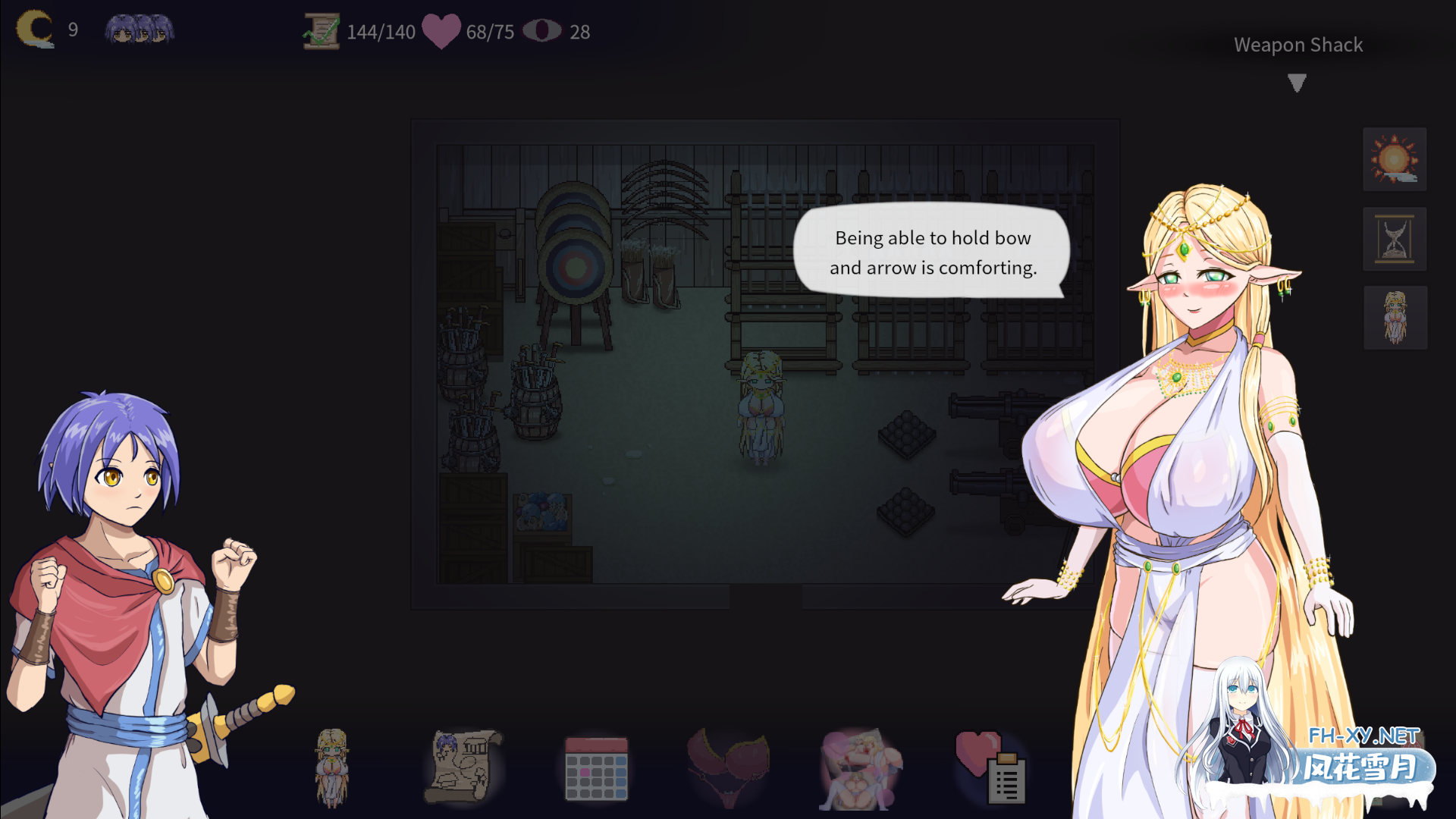The width and height of the screenshot is (1456, 819).
Task: Click the moon icon beside the 9
Action: (x=35, y=29)
